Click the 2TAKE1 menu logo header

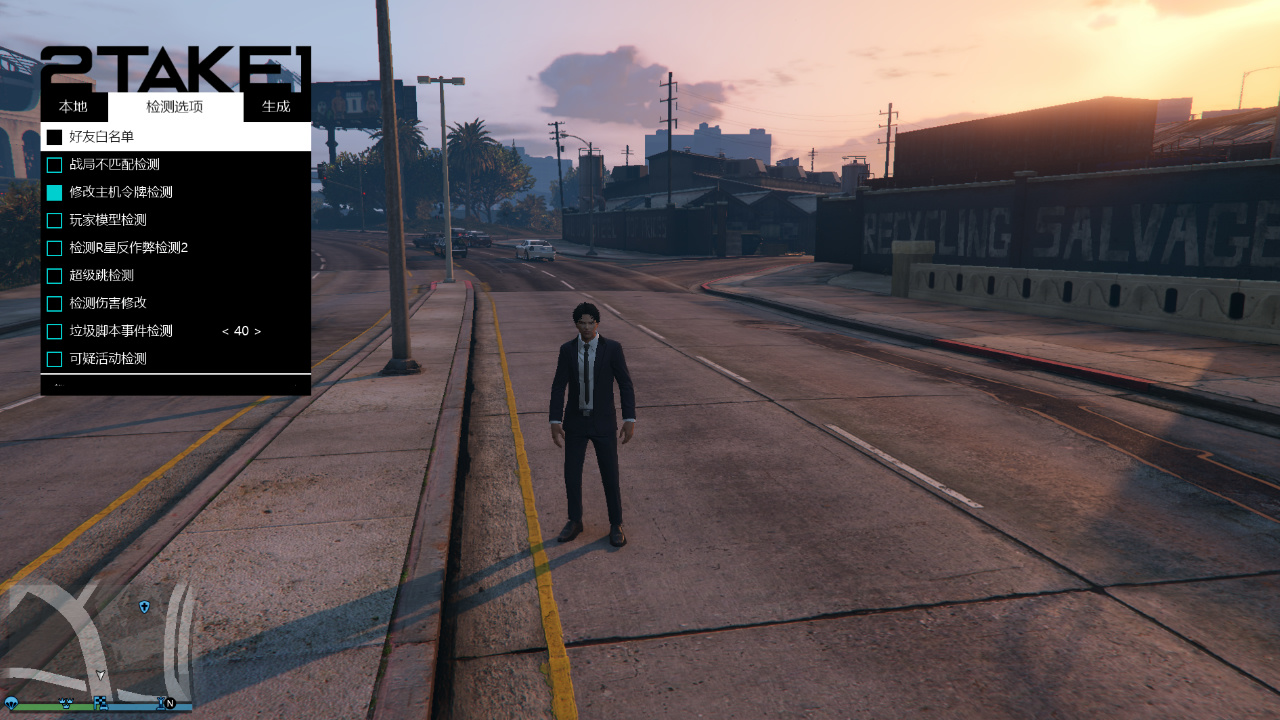click(x=175, y=68)
